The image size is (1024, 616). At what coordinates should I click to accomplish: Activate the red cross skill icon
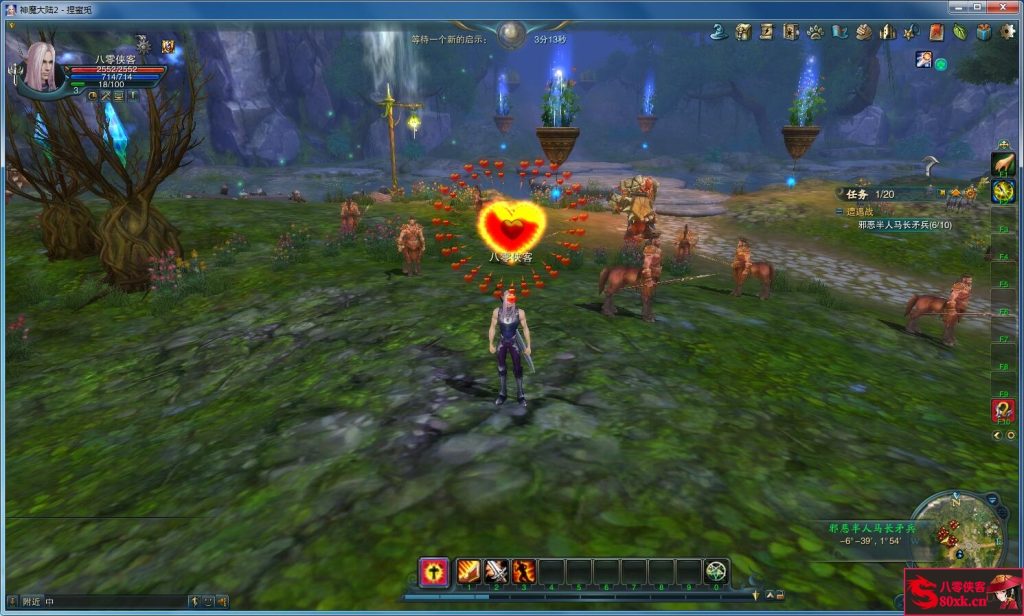pos(433,571)
